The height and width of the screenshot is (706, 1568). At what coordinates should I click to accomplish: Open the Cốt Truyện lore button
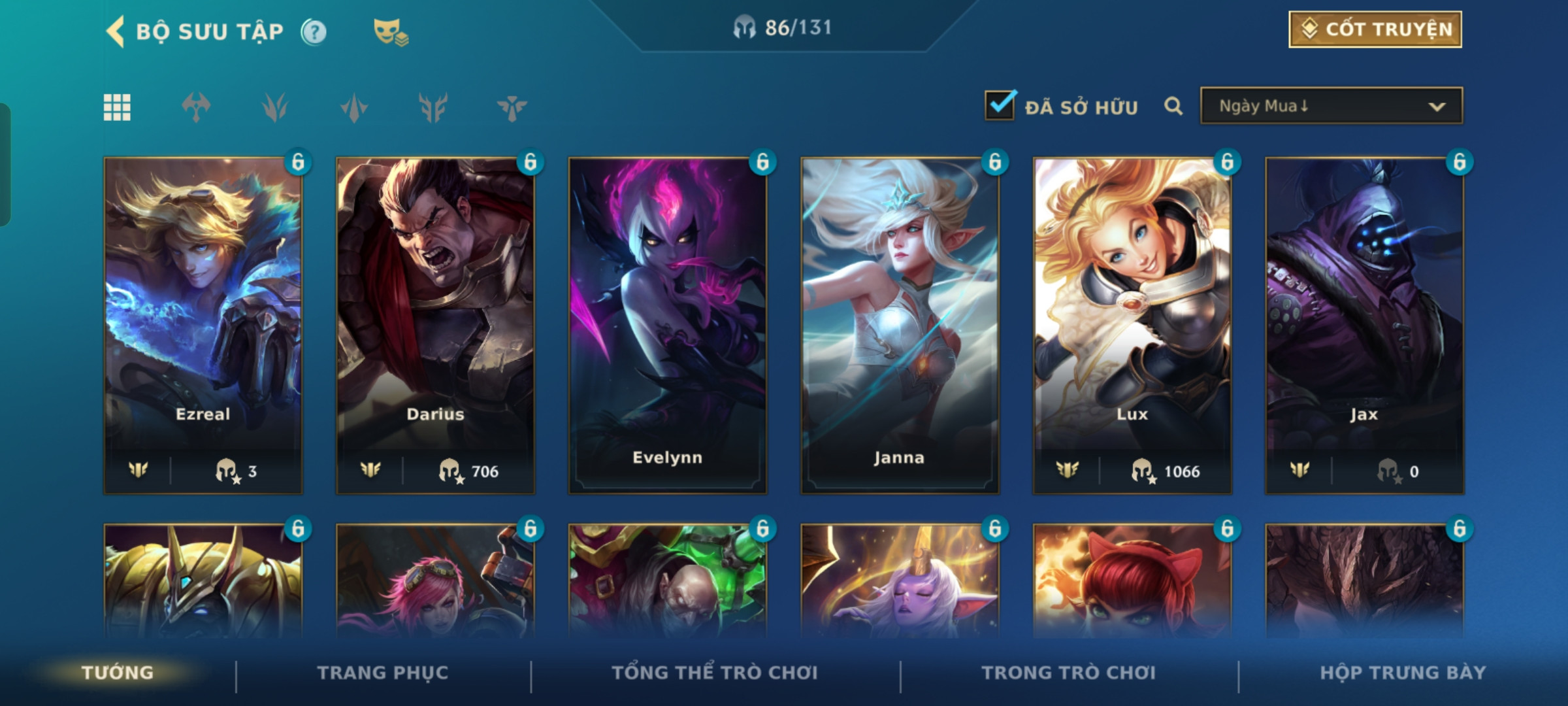click(x=1375, y=29)
